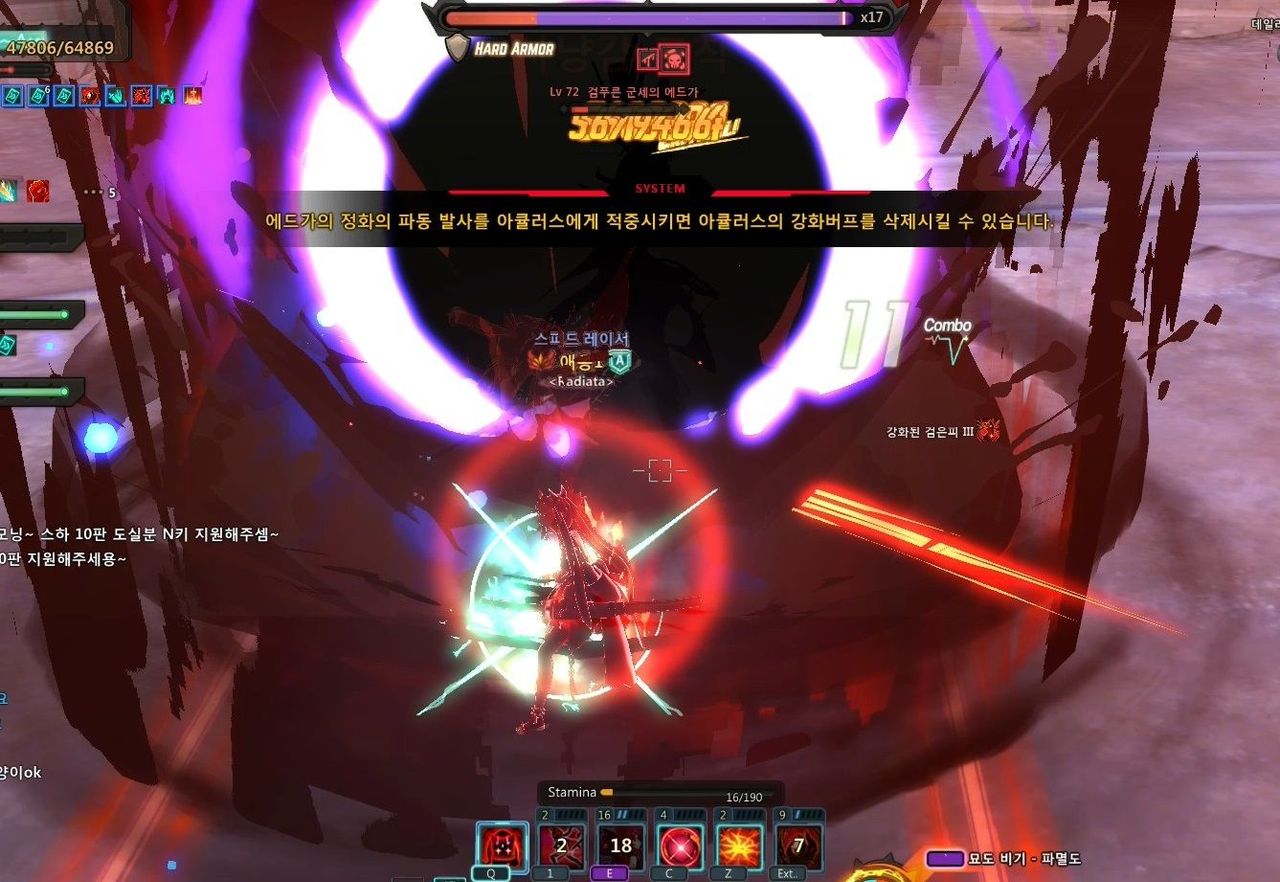View the flaming sword buff icon
The width and height of the screenshot is (1280, 882).
[x=192, y=96]
